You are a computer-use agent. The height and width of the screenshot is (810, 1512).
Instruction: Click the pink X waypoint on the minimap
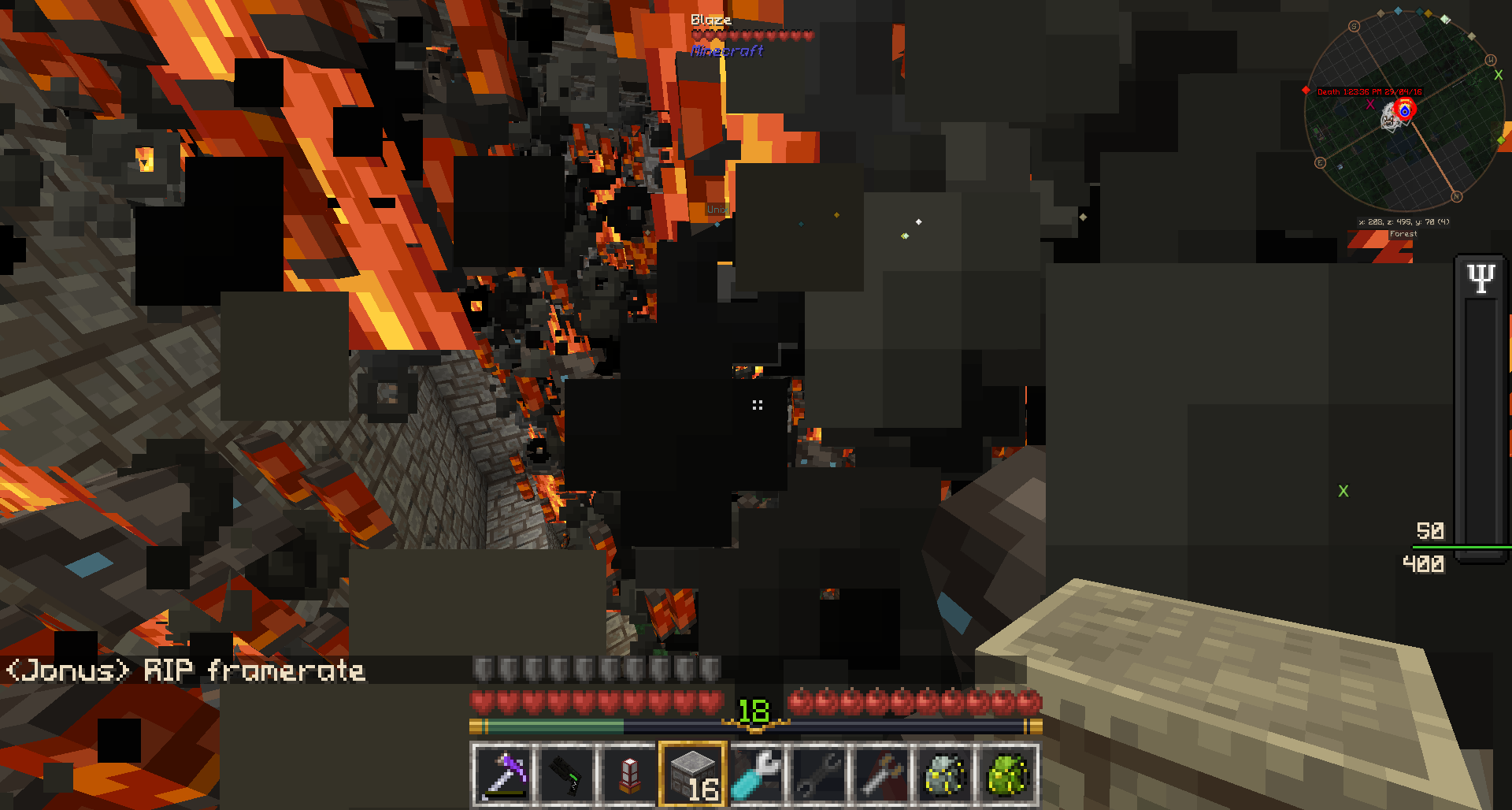pyautogui.click(x=1370, y=104)
